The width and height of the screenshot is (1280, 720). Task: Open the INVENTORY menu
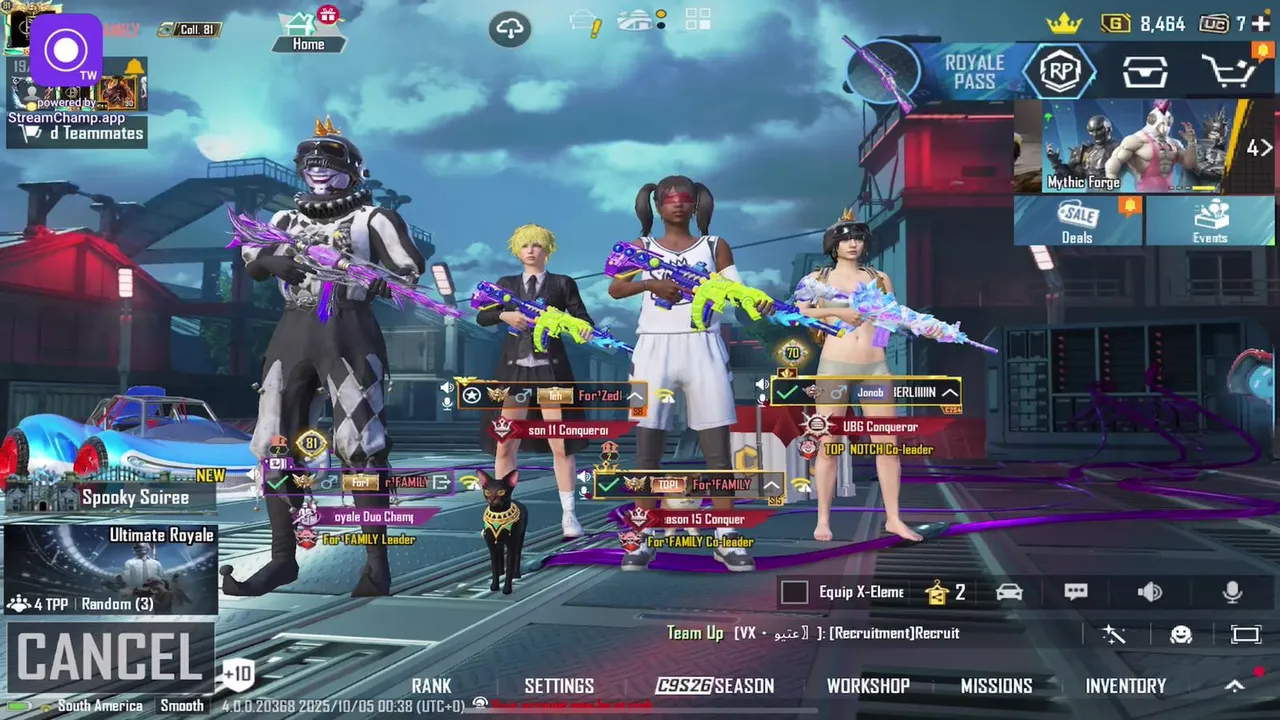1126,686
